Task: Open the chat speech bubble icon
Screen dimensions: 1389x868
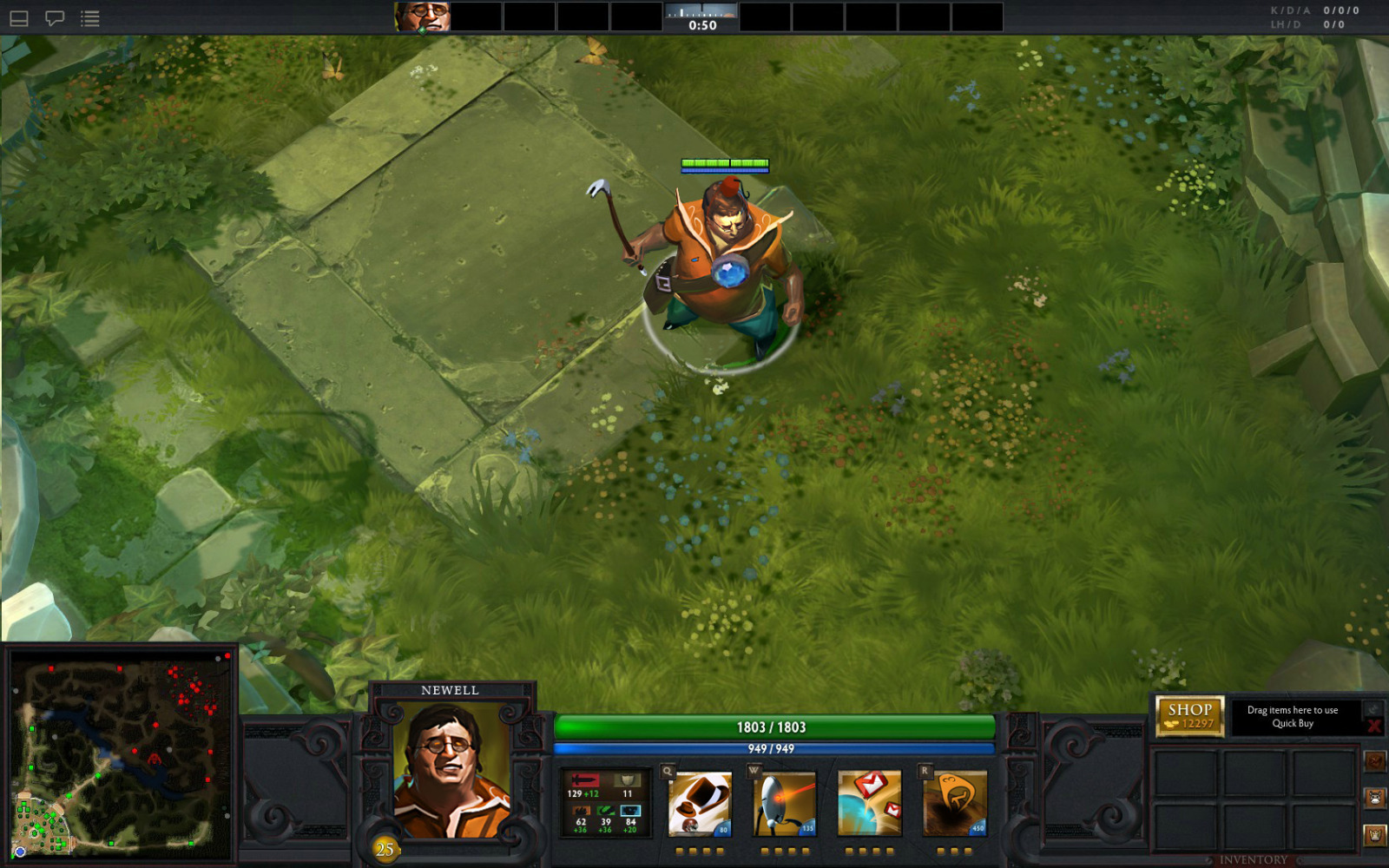Action: coord(55,18)
